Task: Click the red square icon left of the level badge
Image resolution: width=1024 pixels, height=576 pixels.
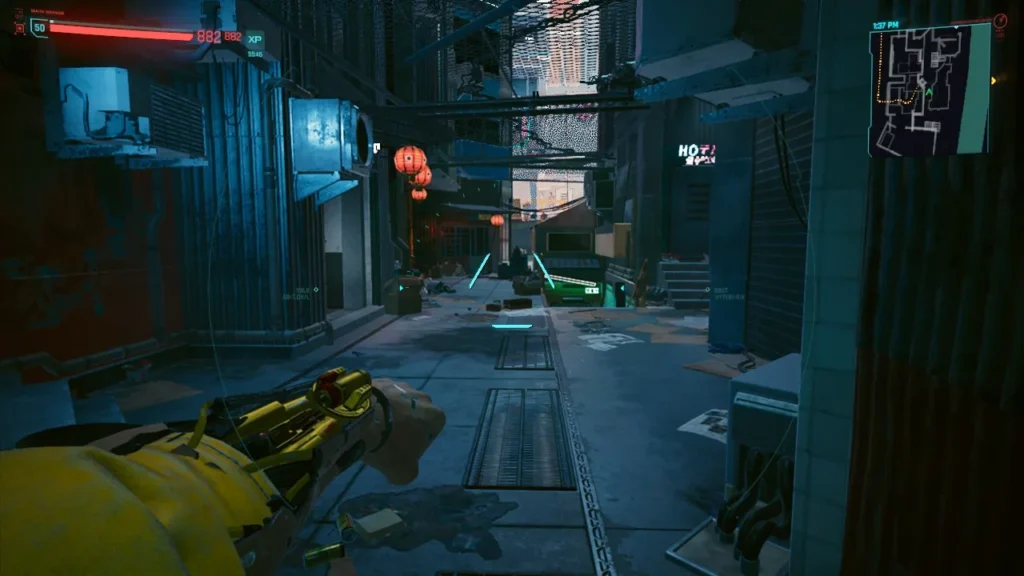Action: click(20, 28)
